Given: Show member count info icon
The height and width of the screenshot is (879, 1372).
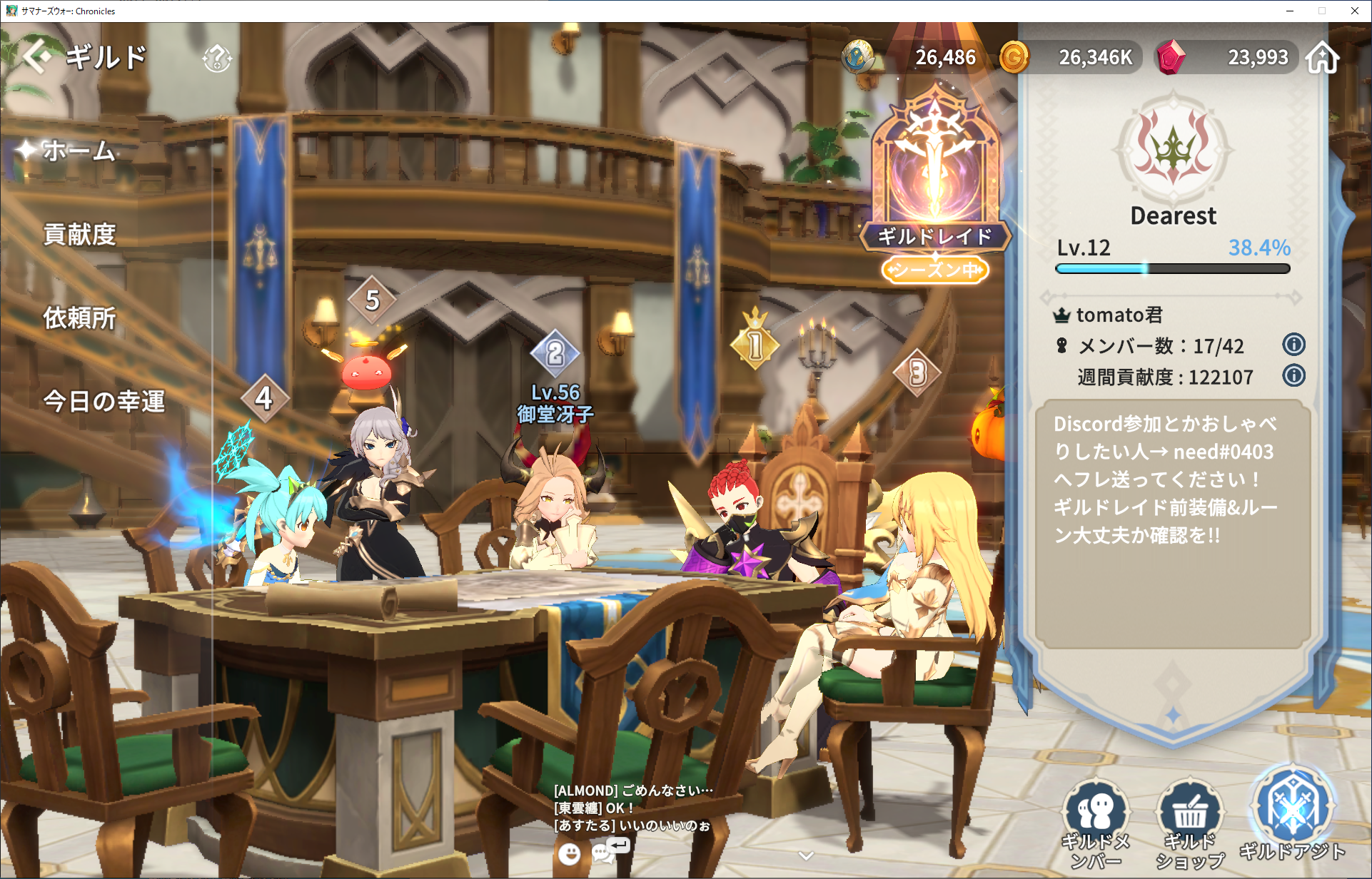Looking at the screenshot, I should coord(1293,345).
